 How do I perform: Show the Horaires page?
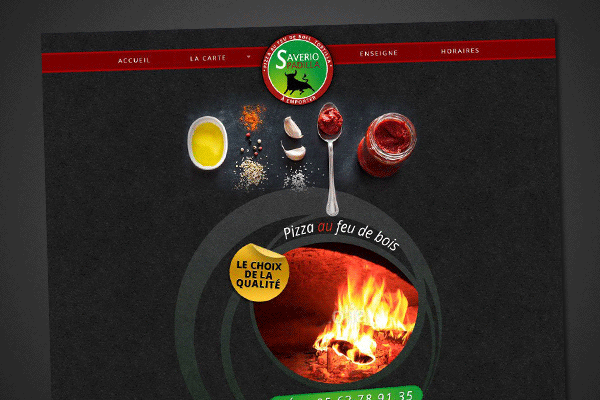(x=460, y=50)
